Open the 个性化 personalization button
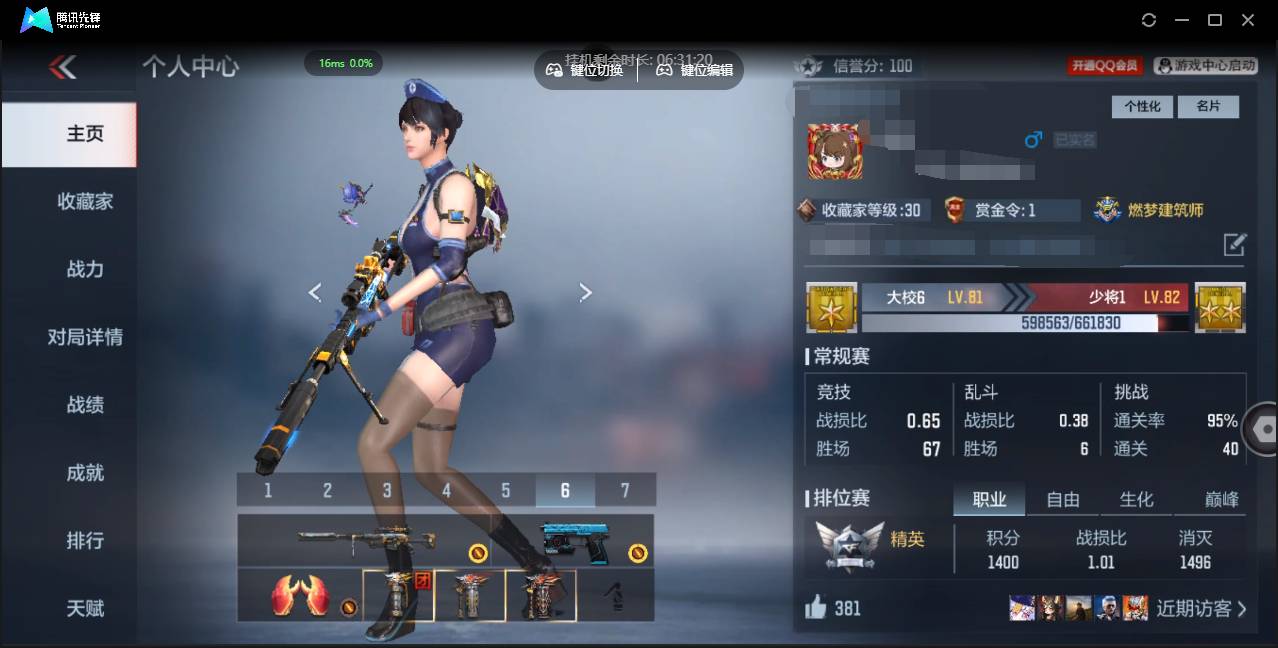Viewport: 1278px width, 648px height. coord(1142,106)
